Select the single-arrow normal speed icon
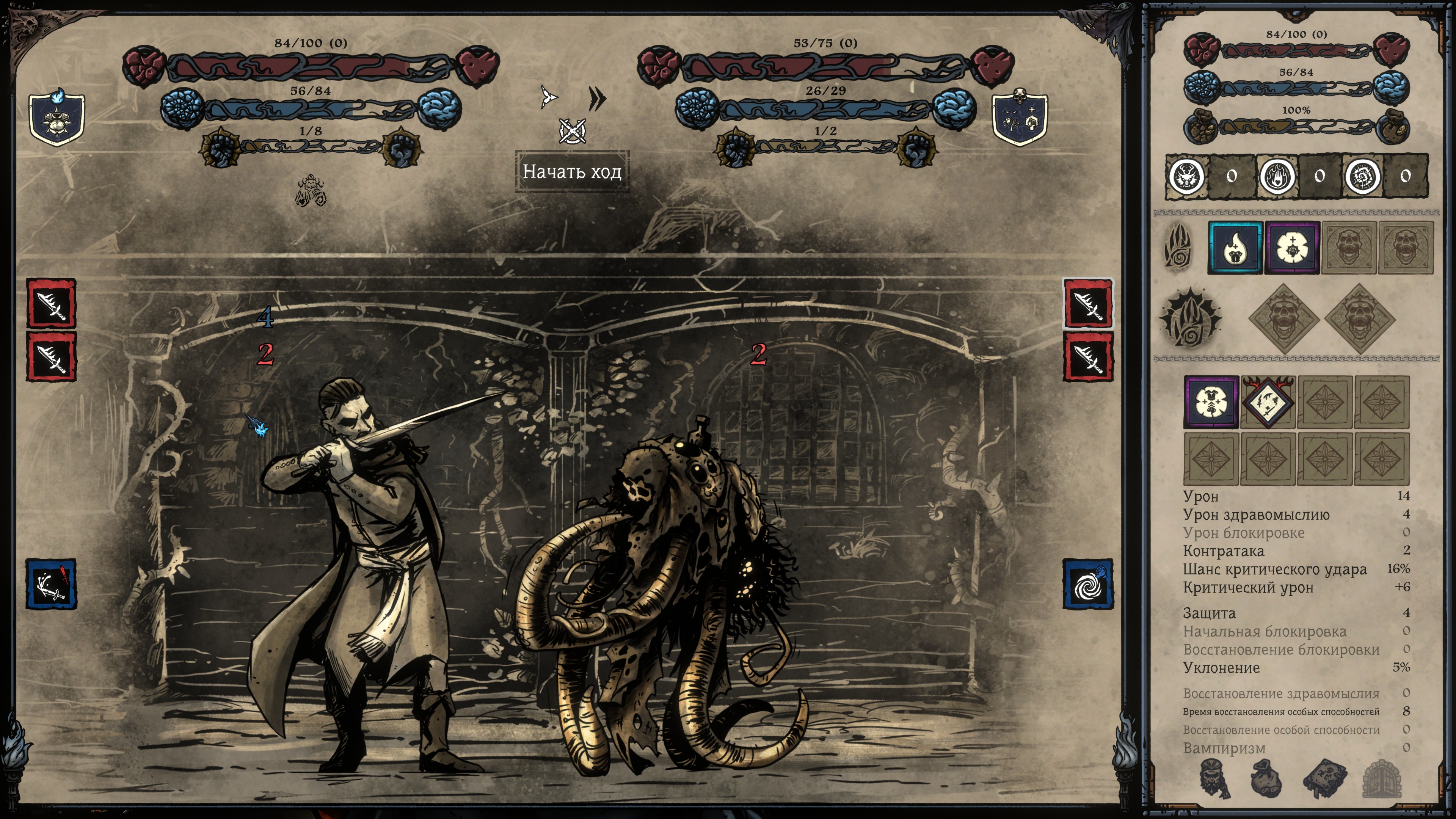 pos(548,97)
